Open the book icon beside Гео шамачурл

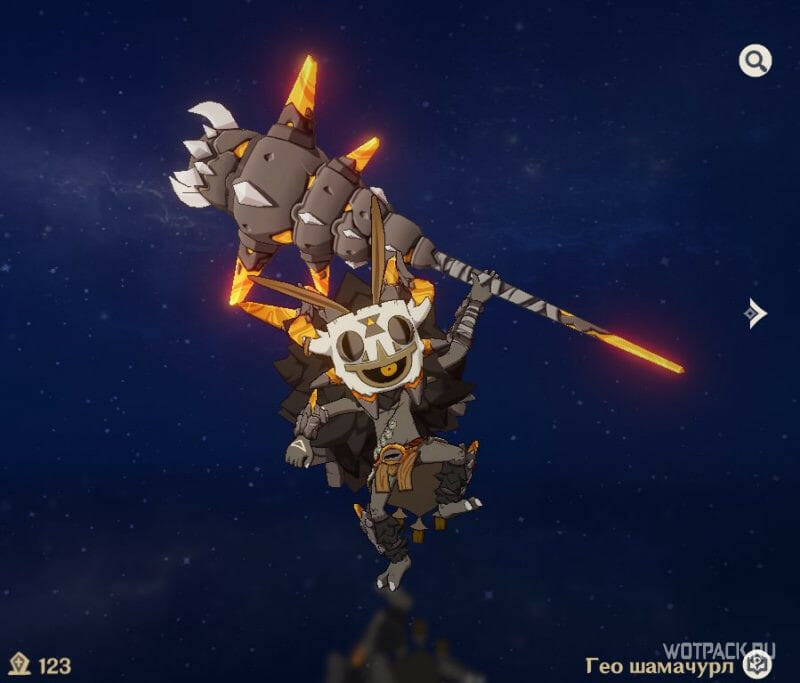coord(758,663)
